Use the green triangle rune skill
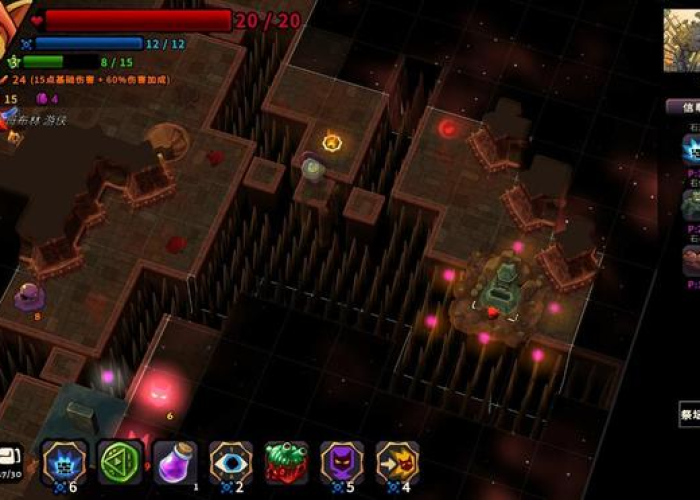The height and width of the screenshot is (500, 700). pyautogui.click(x=120, y=462)
